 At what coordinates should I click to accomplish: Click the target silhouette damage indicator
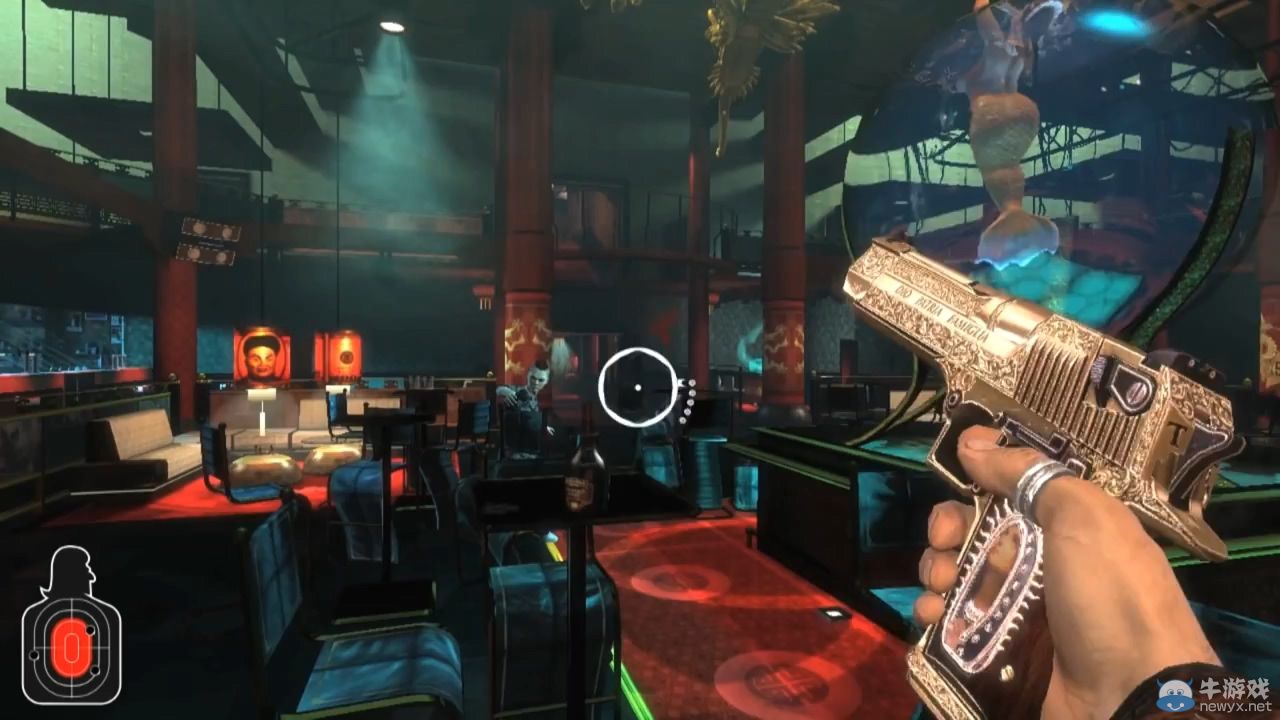[71, 627]
